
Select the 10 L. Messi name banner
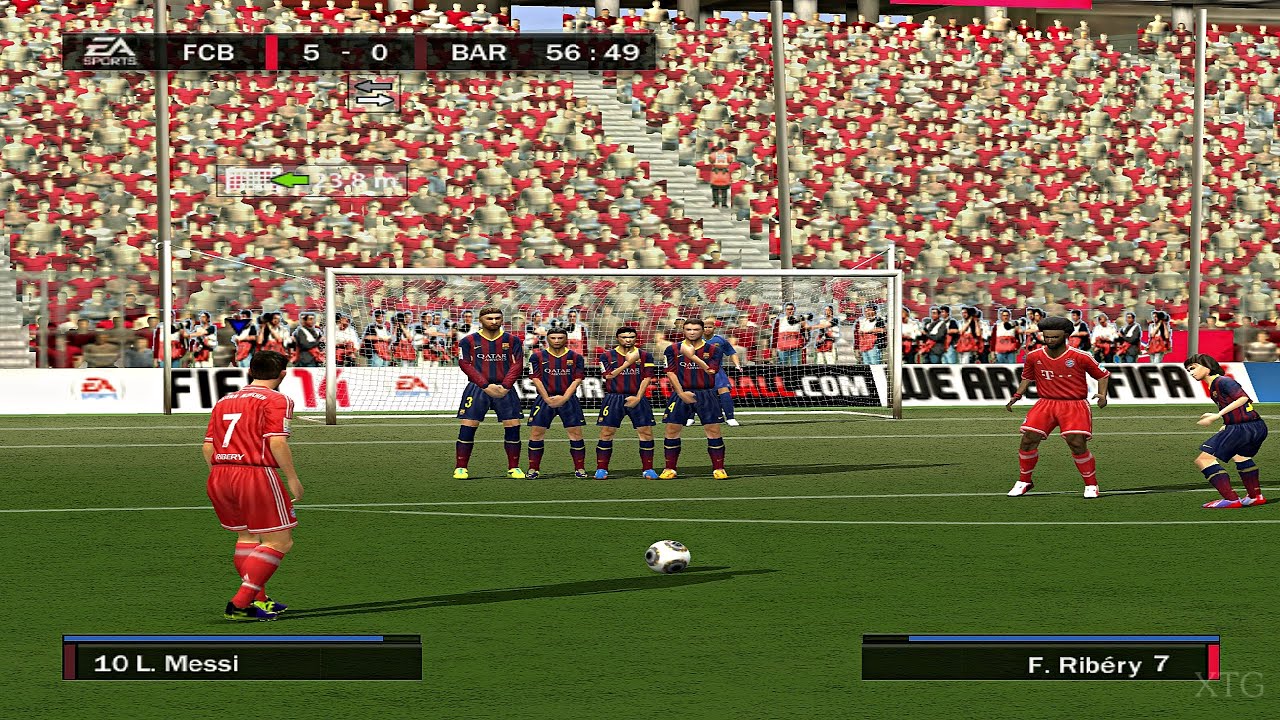pos(240,663)
